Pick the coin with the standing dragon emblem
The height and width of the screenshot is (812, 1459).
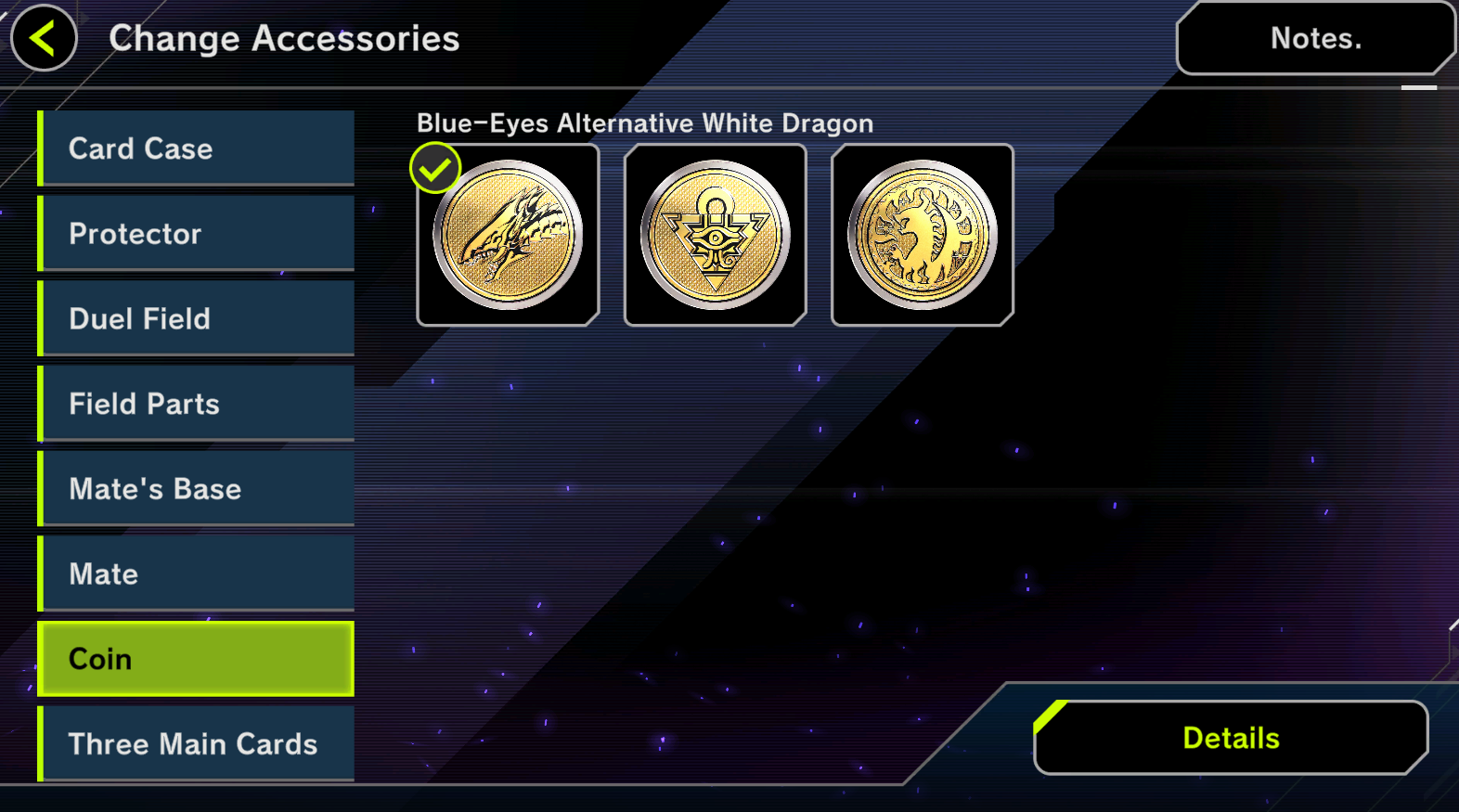tap(923, 235)
